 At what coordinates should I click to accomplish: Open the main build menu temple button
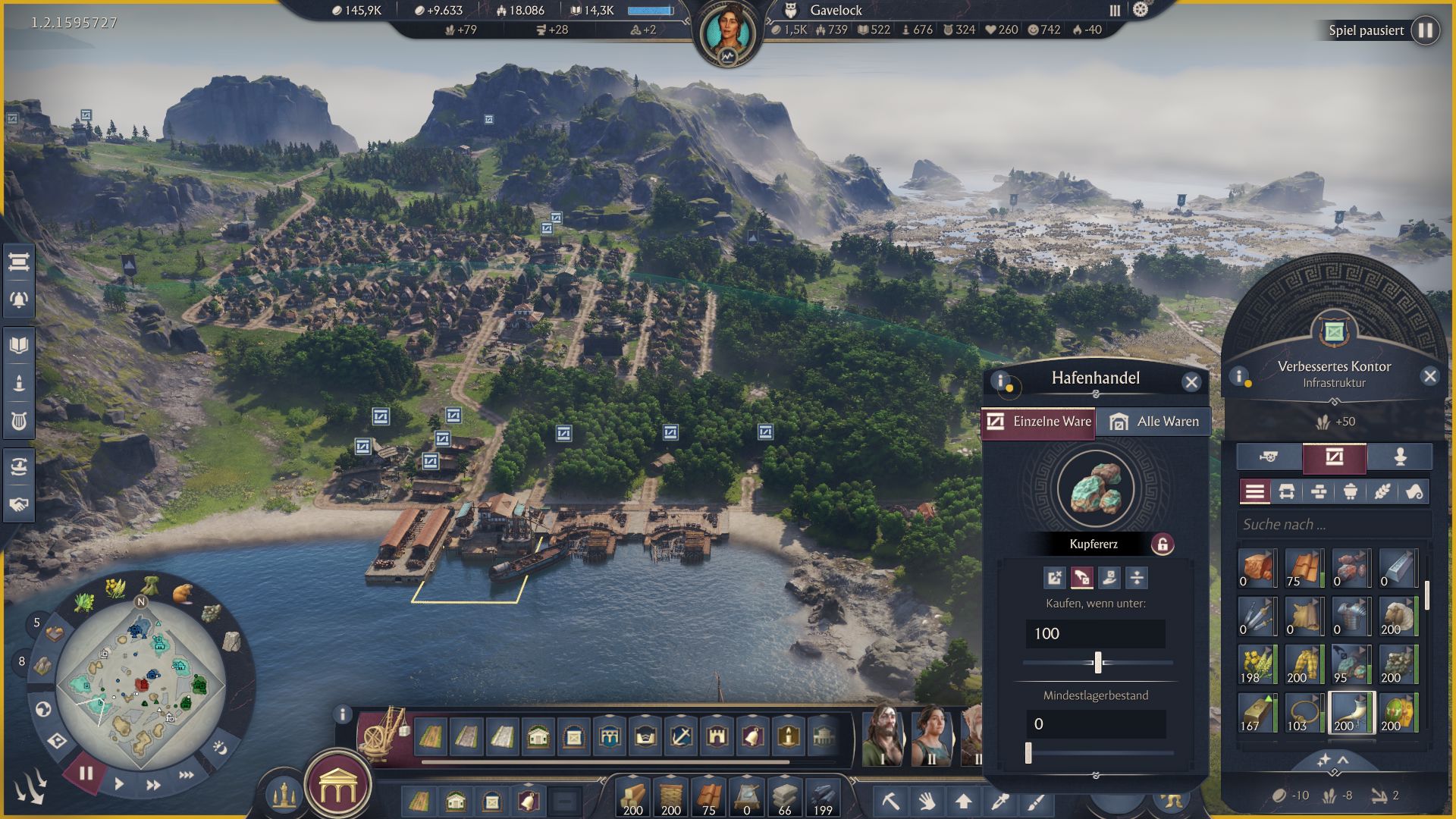point(337,788)
